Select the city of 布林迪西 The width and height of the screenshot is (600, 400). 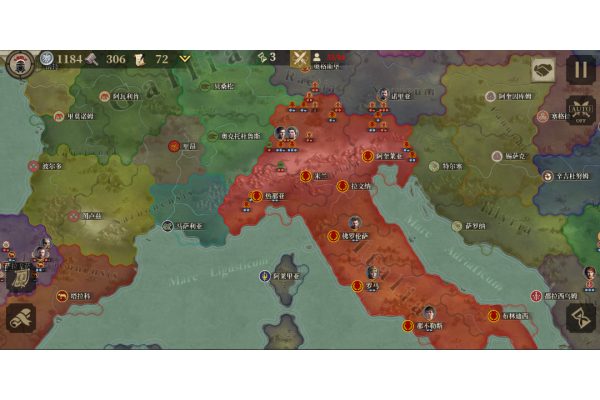[494, 316]
